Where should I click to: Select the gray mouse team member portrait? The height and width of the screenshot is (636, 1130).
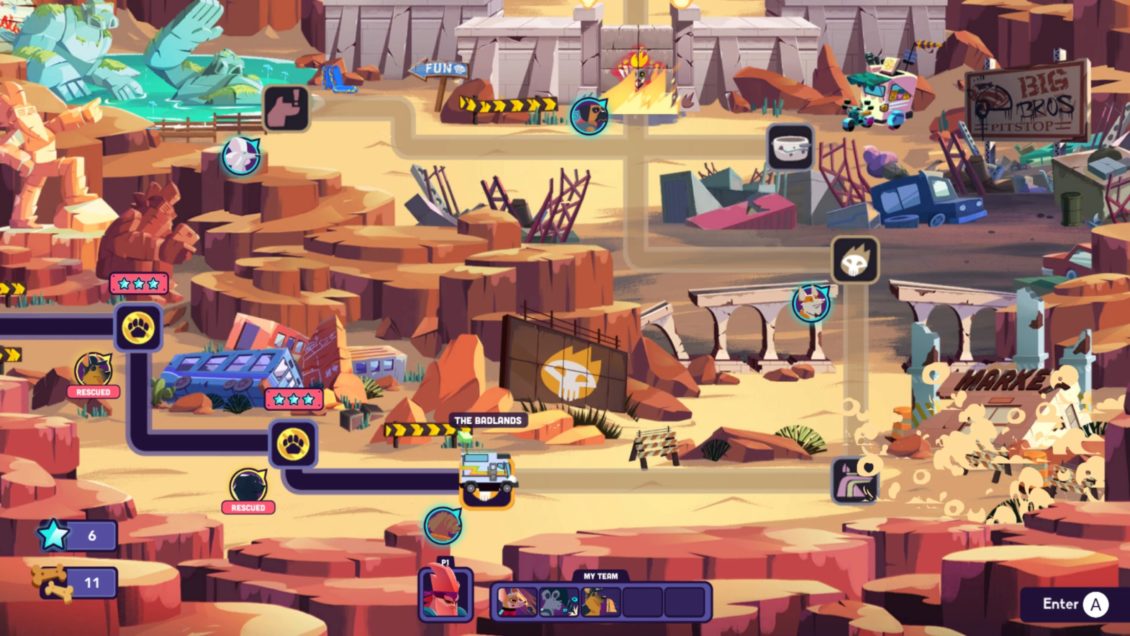point(558,601)
